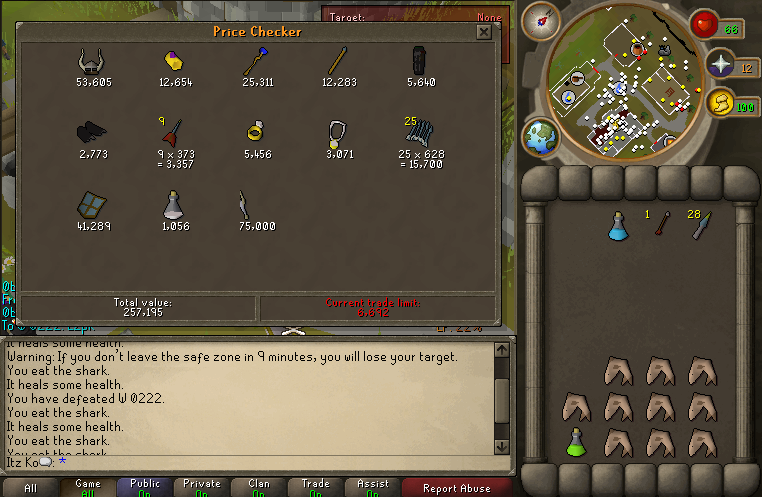
Task: Select the green potion in the inventory
Action: click(x=575, y=442)
